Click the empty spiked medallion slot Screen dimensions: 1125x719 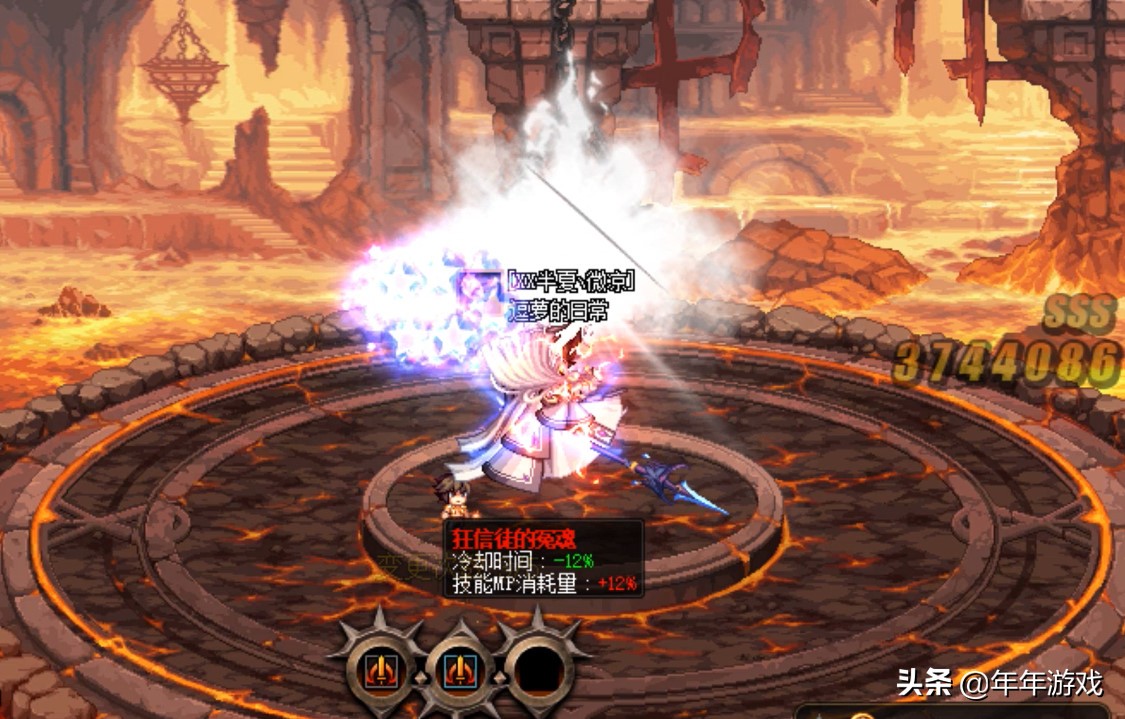[541, 669]
